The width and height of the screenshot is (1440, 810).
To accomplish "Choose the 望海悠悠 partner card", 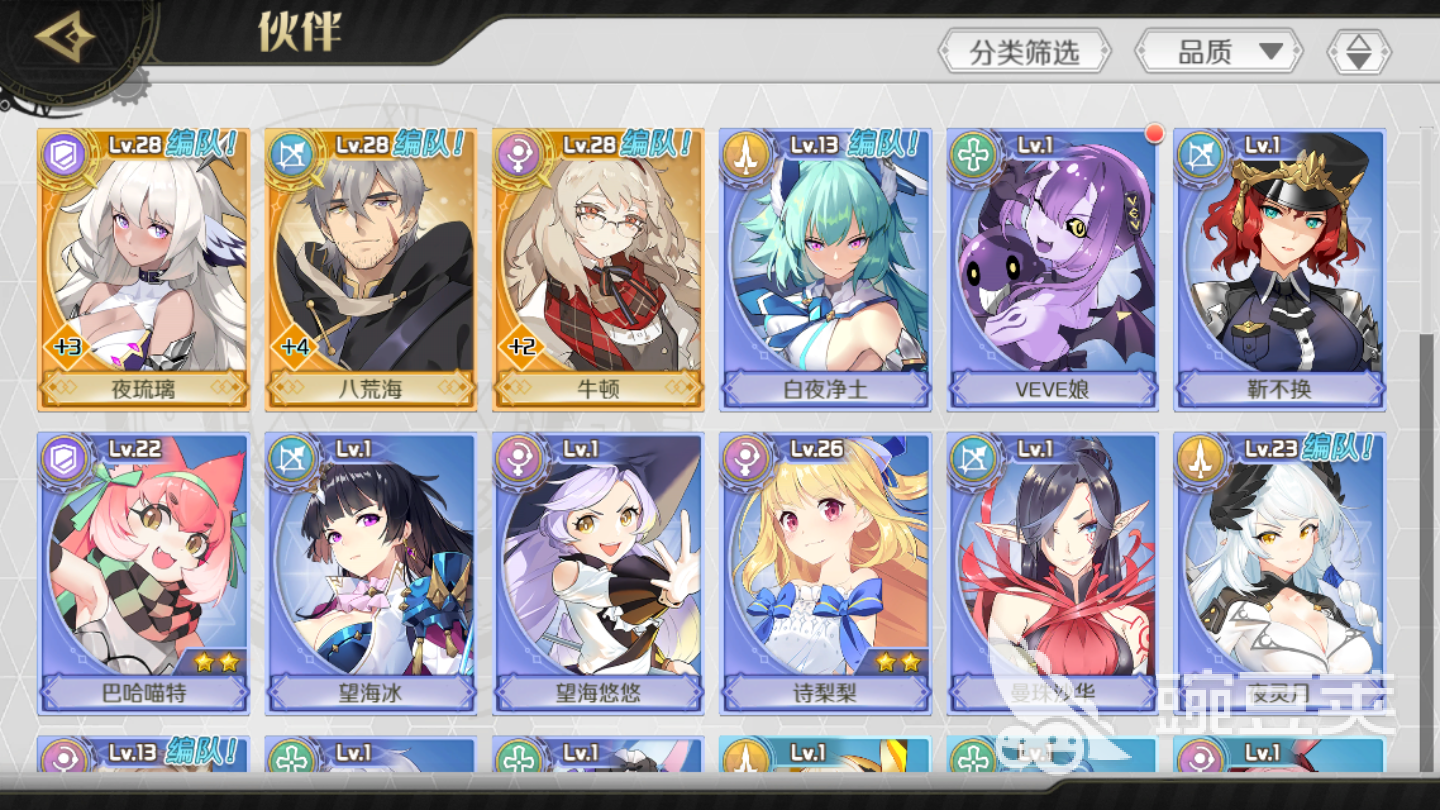I will pyautogui.click(x=598, y=573).
